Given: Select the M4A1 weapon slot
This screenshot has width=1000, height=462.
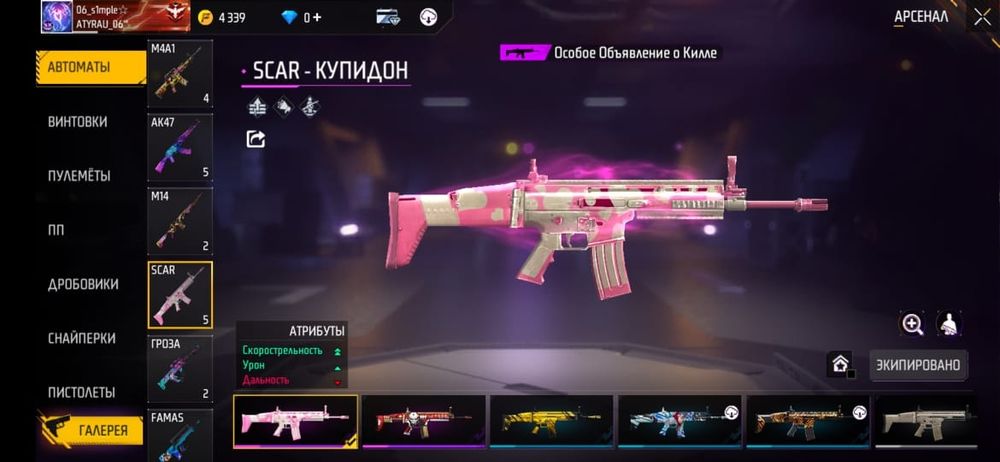Looking at the screenshot, I should pos(180,74).
